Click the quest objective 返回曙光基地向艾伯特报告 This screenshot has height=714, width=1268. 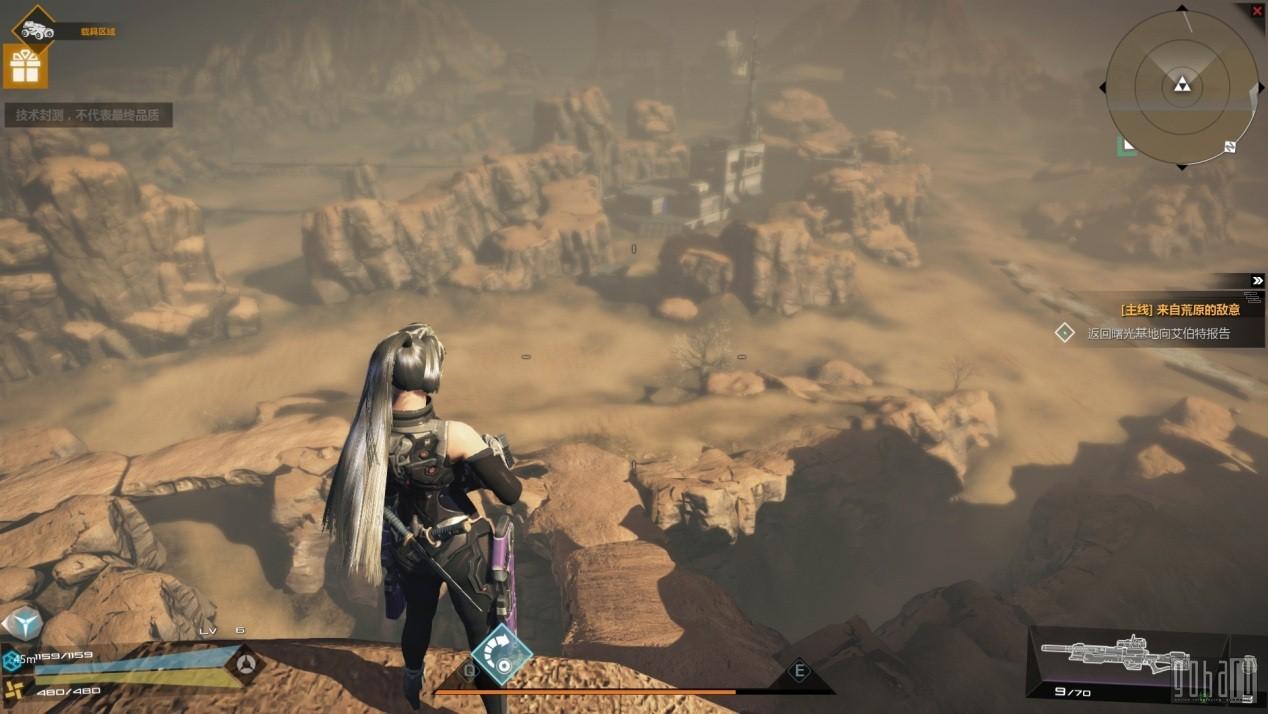[x=1158, y=334]
